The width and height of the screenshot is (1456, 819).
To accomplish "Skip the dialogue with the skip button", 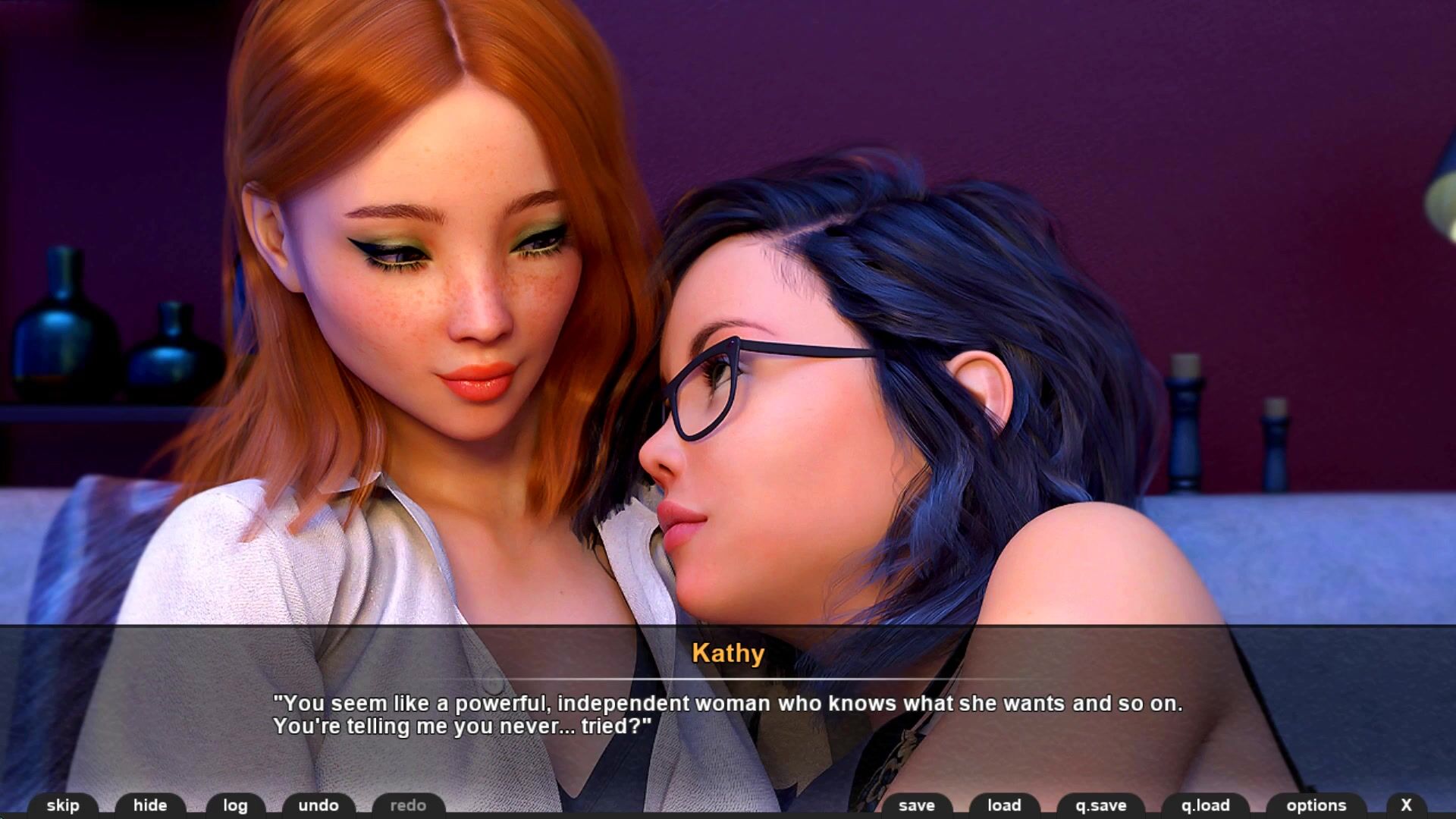I will point(63,805).
